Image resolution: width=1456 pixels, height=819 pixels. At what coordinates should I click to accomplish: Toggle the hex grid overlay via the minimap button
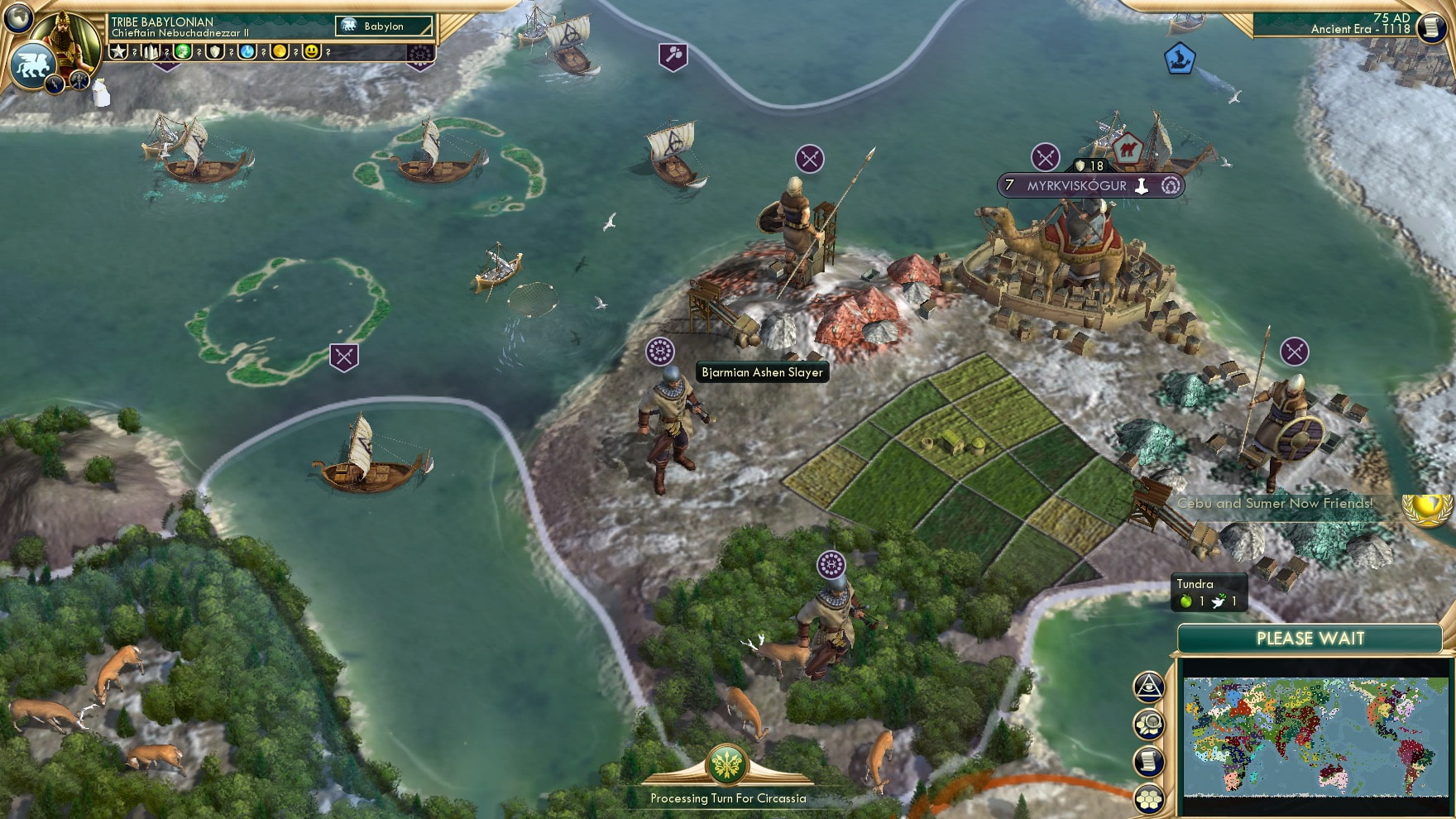click(1150, 797)
